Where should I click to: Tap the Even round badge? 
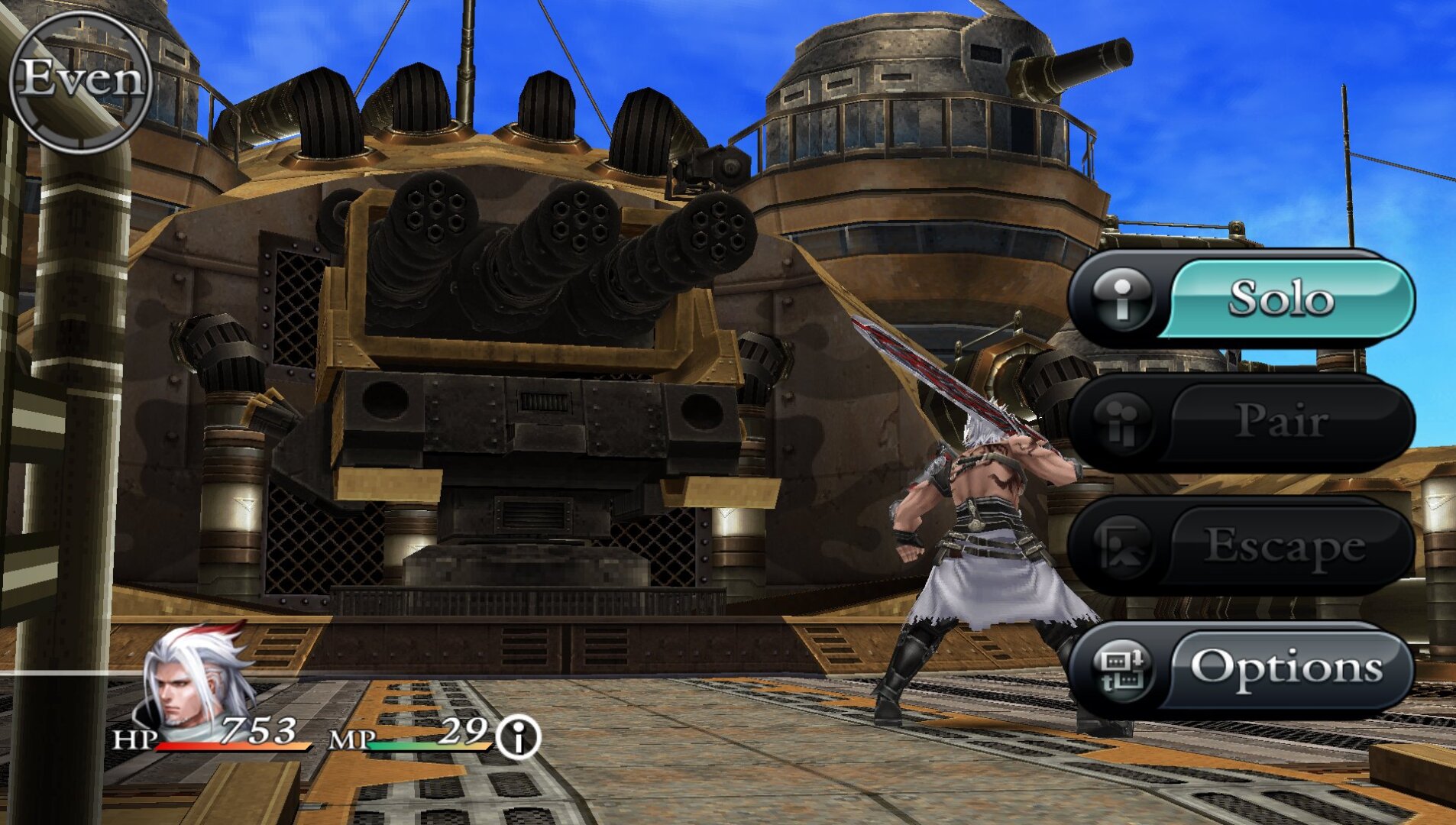coord(81,79)
